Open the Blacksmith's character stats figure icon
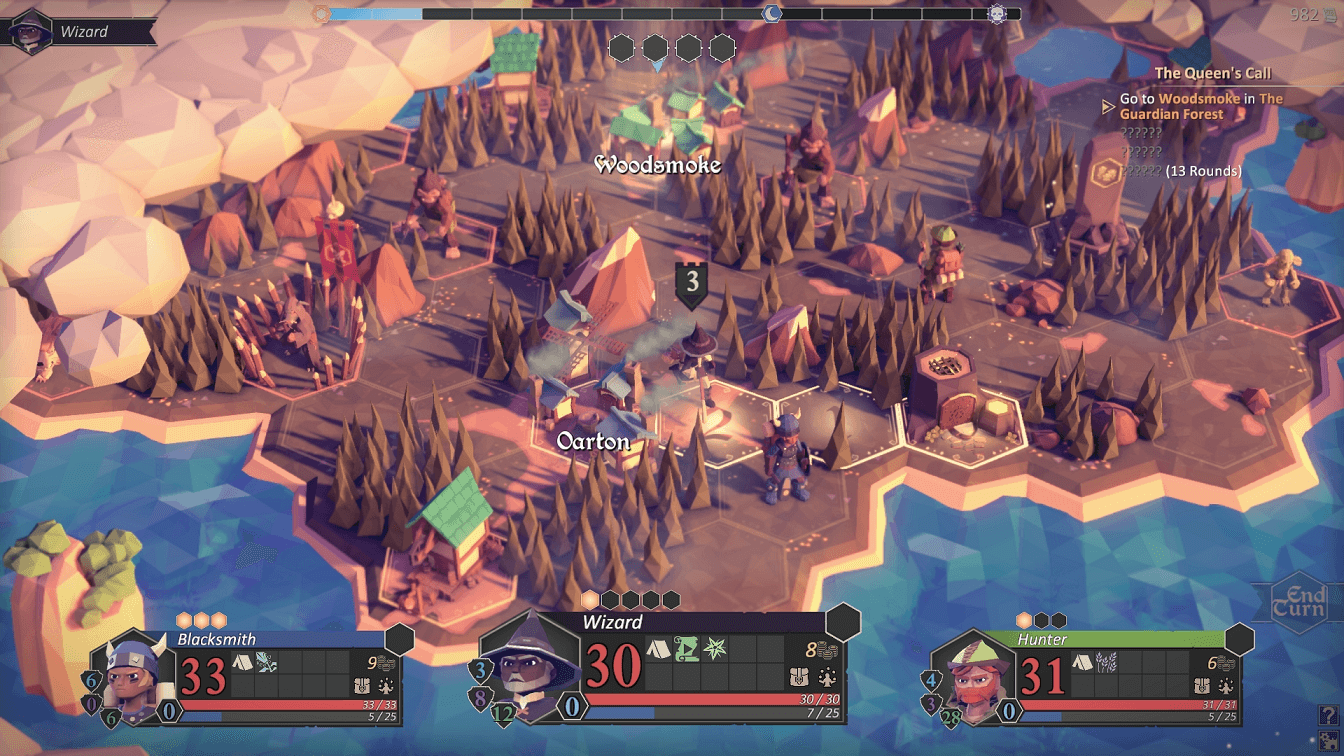The width and height of the screenshot is (1344, 756). pos(387,687)
